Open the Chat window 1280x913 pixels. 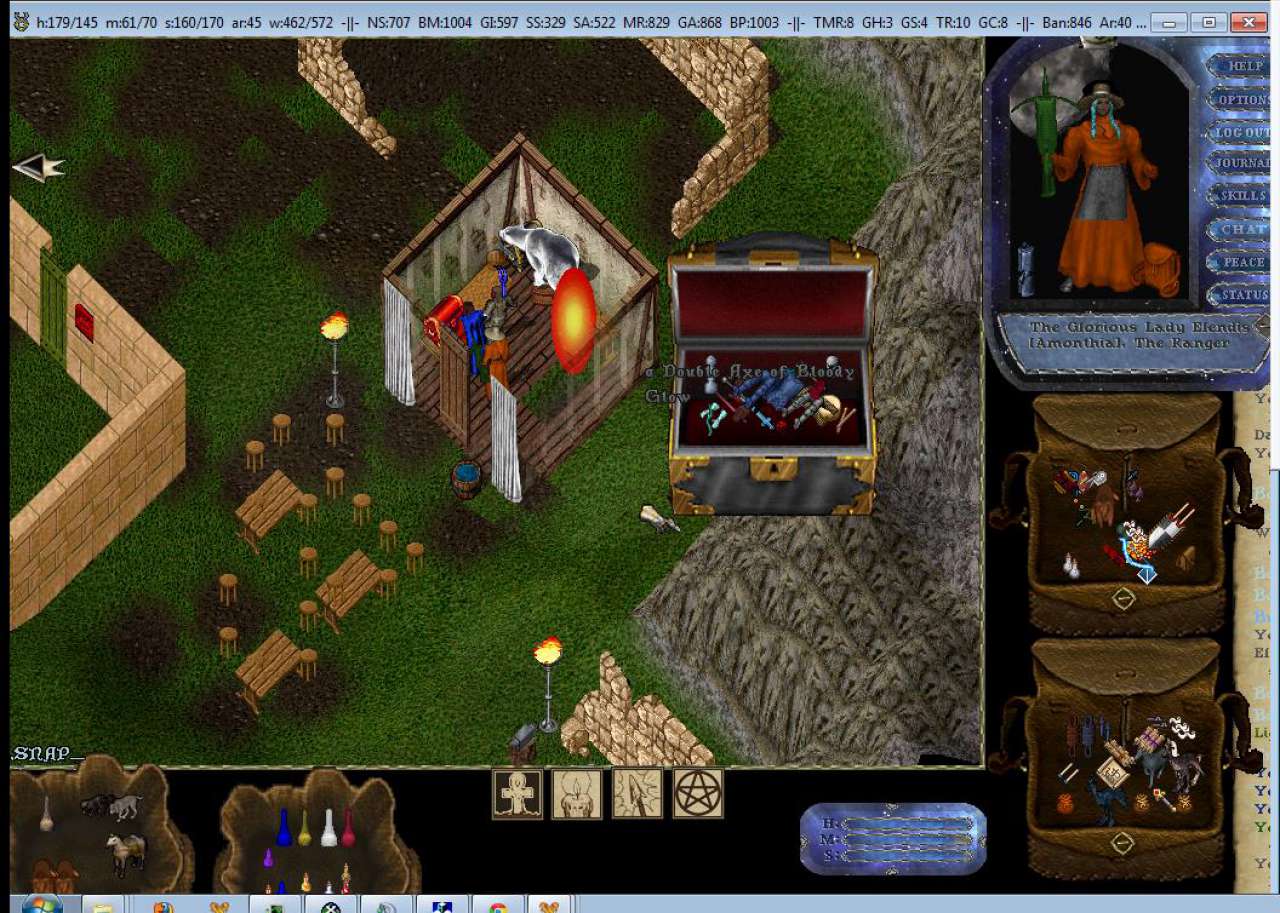1243,229
